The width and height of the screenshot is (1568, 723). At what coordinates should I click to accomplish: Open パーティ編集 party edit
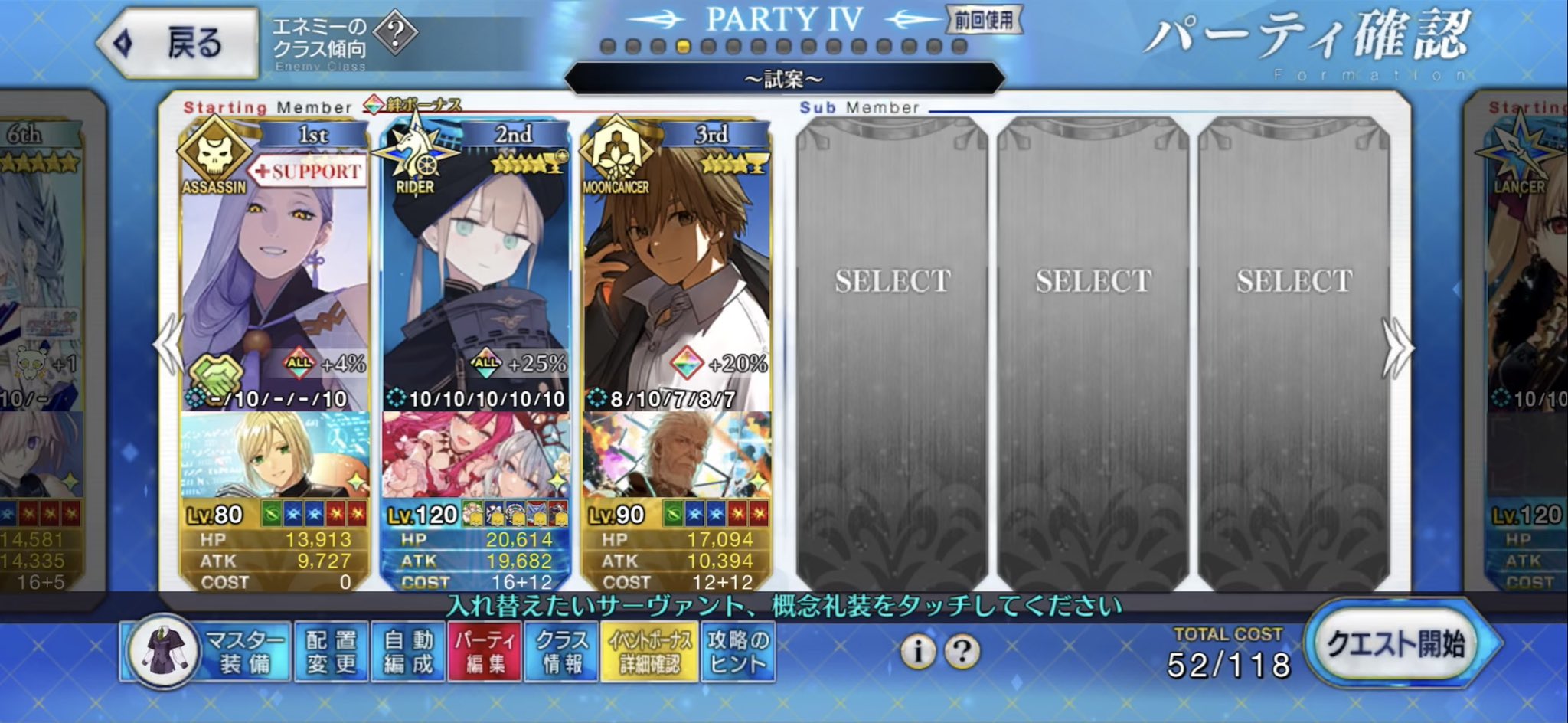485,652
